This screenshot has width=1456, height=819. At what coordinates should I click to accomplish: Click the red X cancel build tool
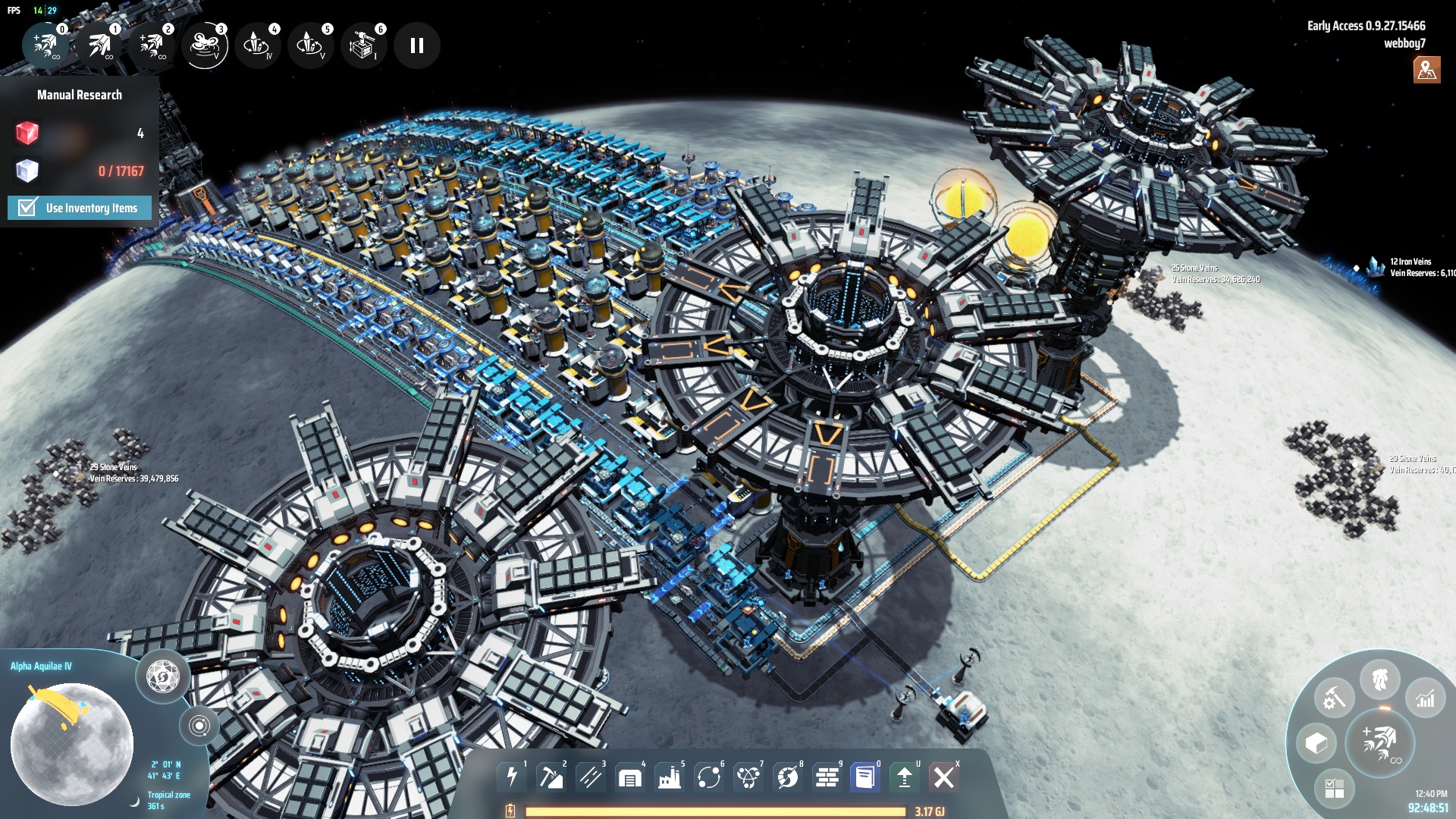point(944,778)
